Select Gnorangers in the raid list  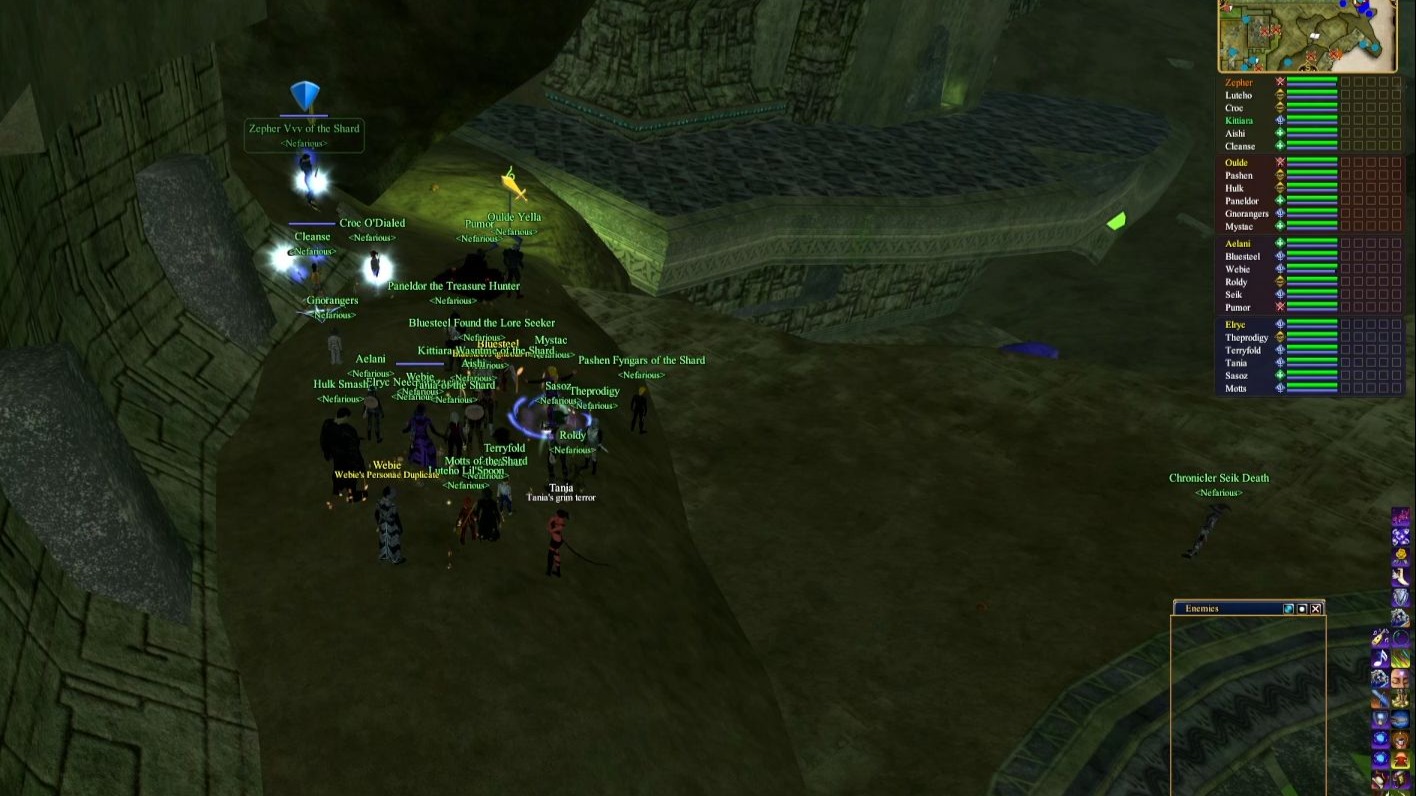tap(1246, 214)
